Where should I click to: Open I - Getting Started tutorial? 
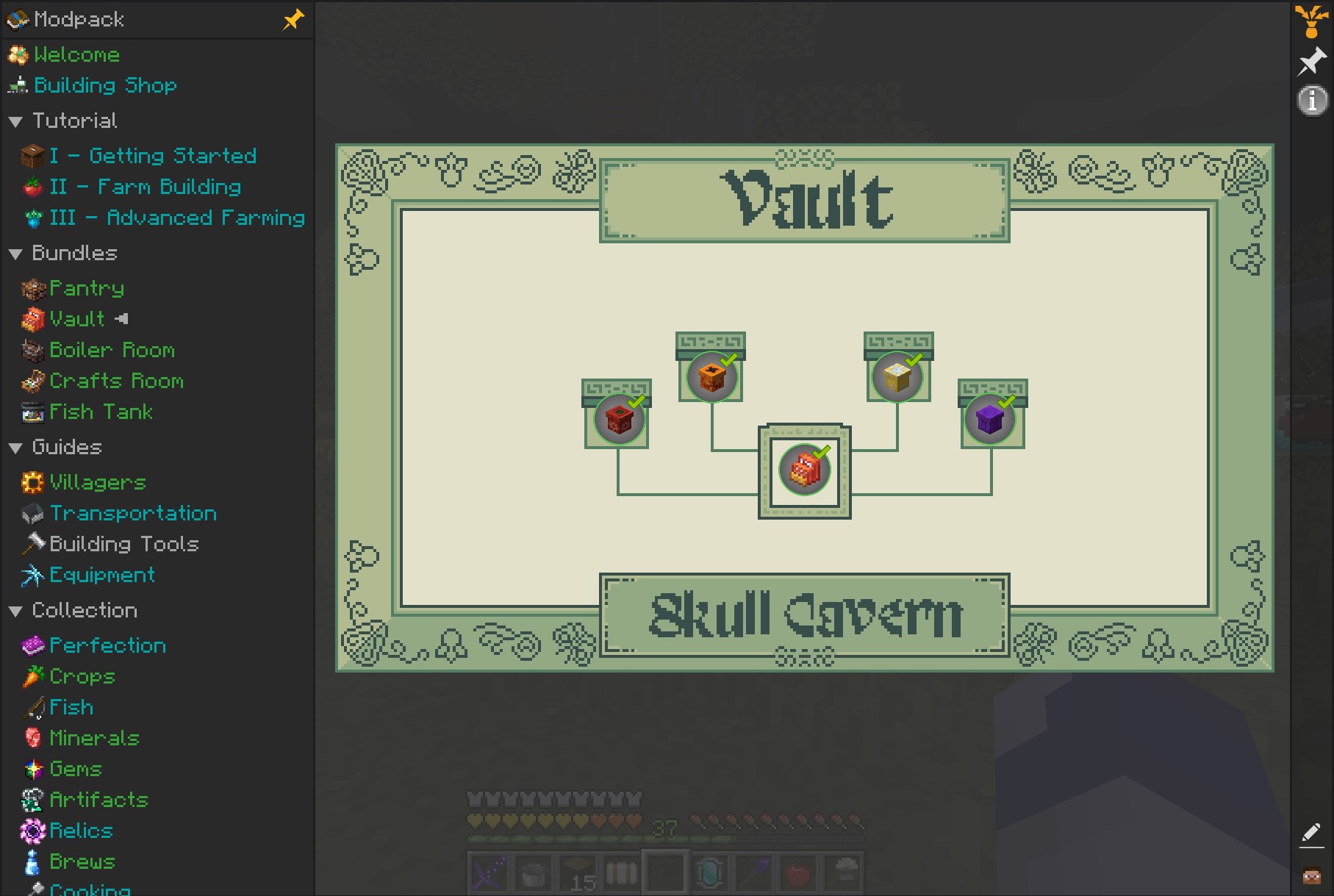coord(152,156)
